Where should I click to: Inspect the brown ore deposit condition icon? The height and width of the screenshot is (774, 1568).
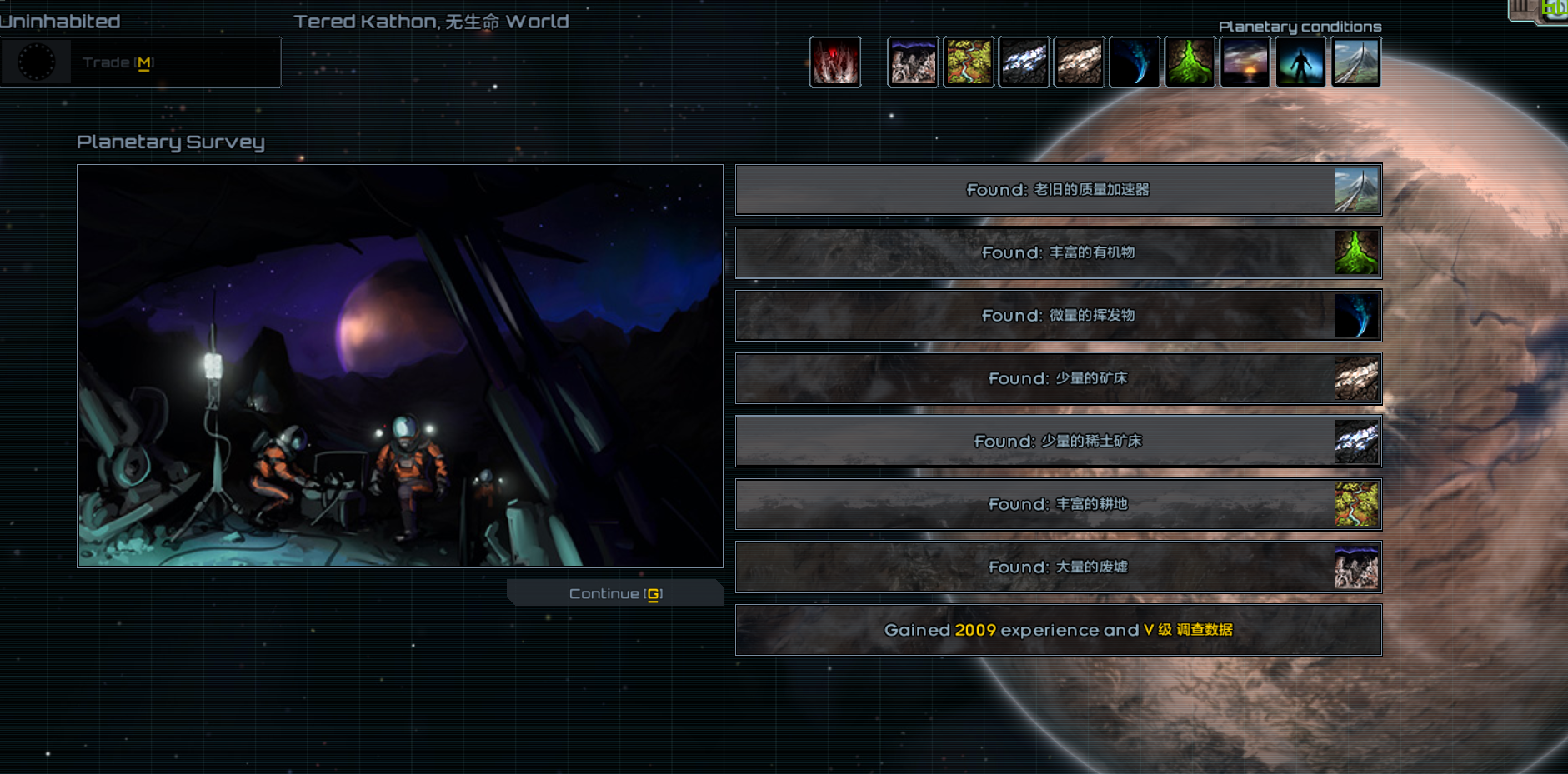[1080, 62]
